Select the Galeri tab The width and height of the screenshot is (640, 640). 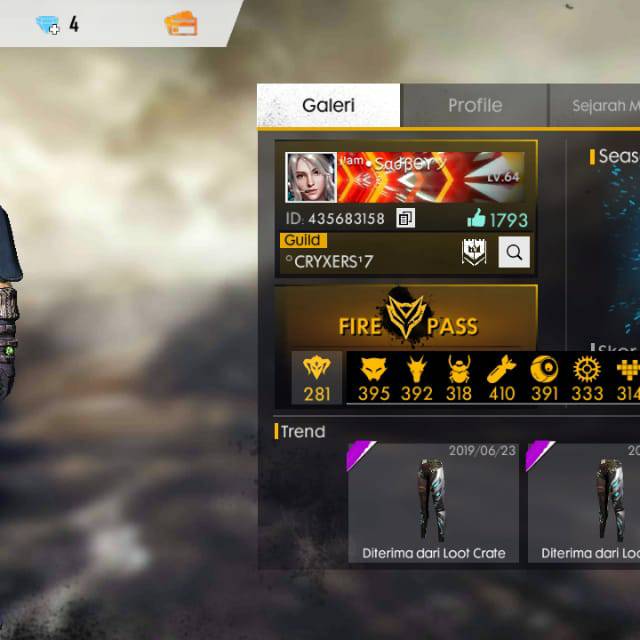coord(328,105)
